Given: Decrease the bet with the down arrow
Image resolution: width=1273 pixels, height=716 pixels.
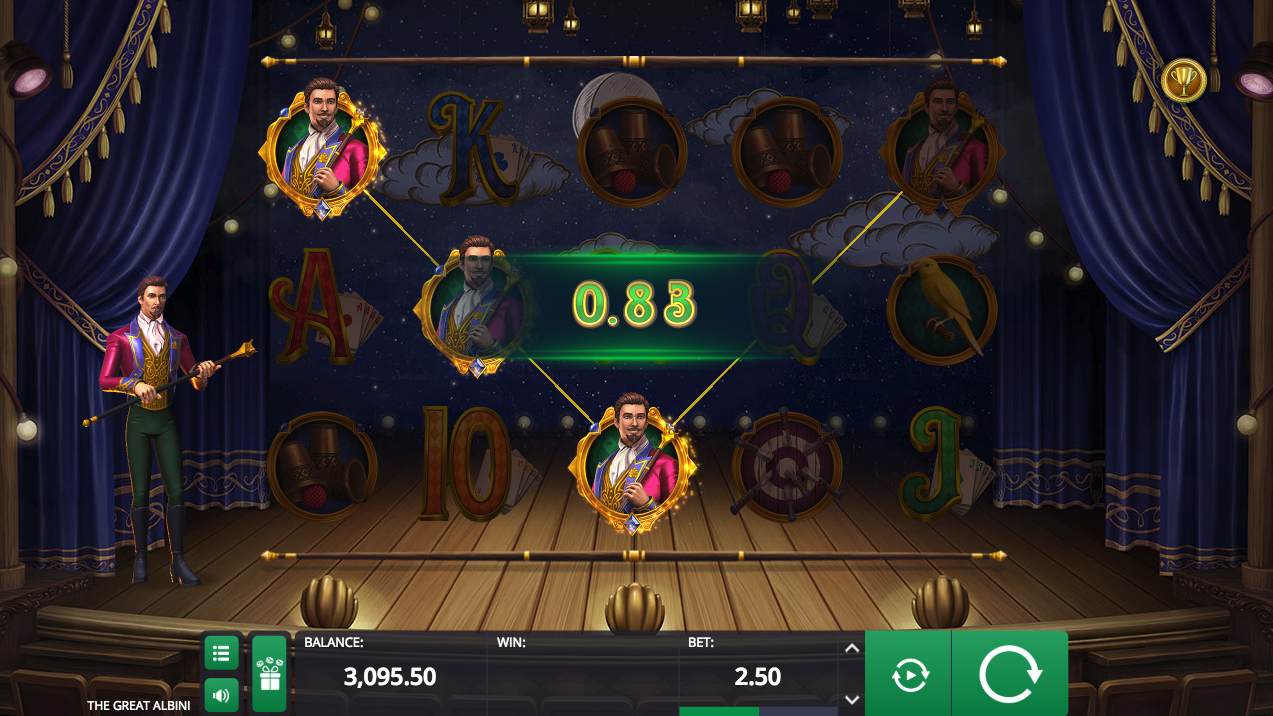Looking at the screenshot, I should 851,699.
